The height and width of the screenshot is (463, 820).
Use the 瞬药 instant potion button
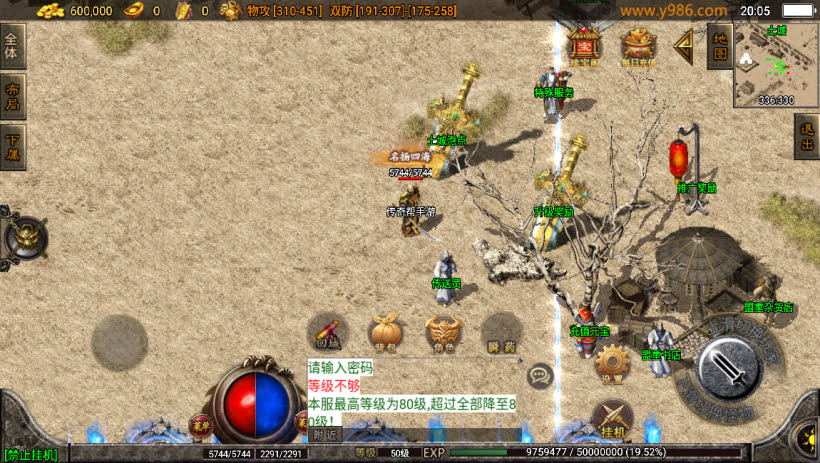click(x=501, y=332)
